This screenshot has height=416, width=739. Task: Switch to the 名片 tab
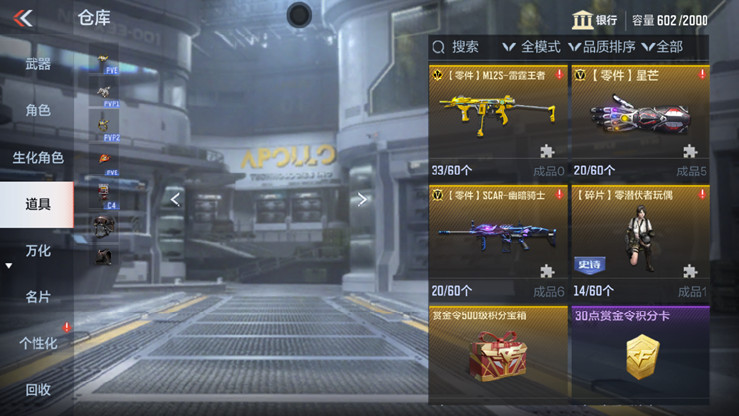tap(38, 297)
